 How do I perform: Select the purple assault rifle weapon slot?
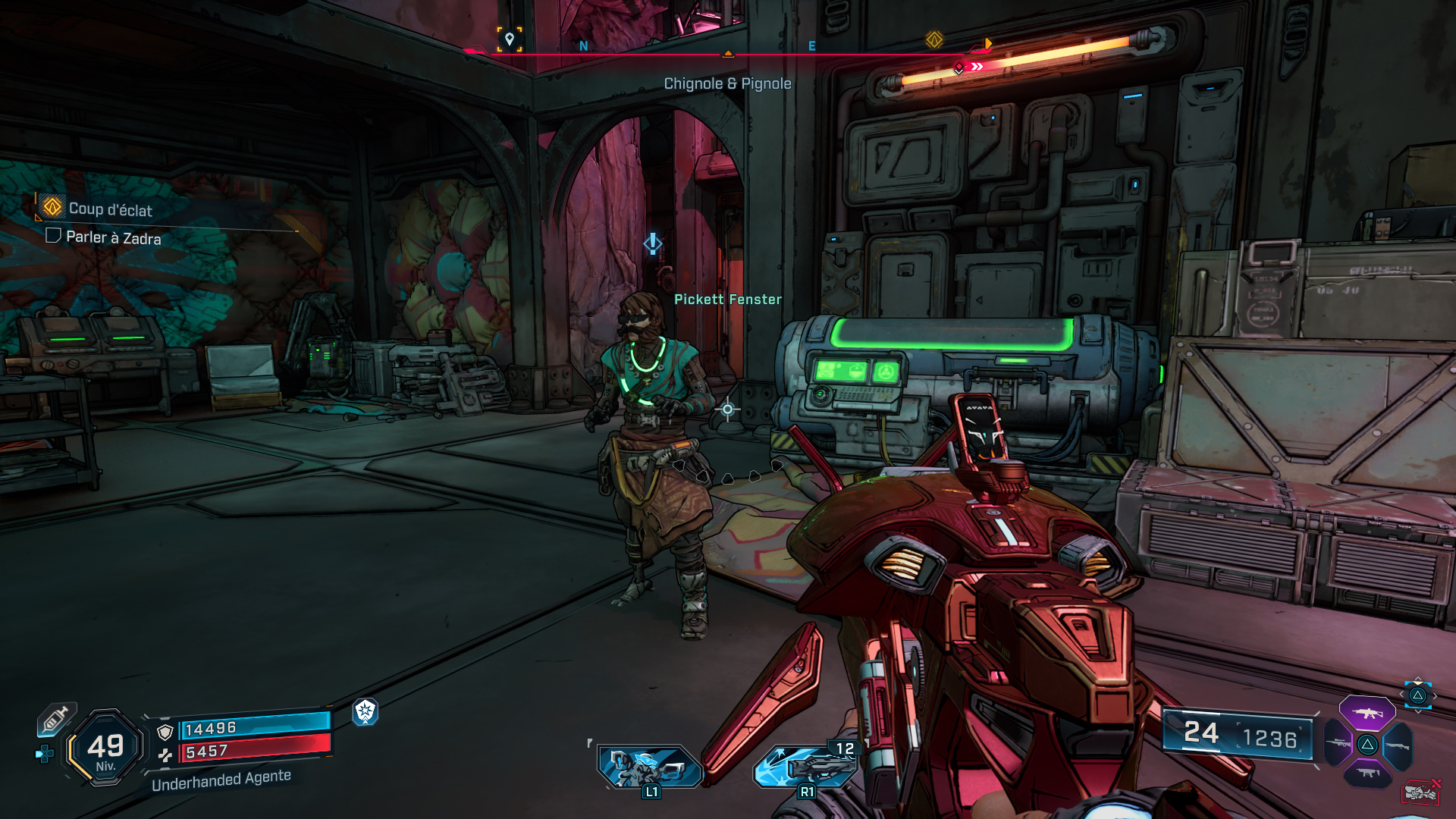[1367, 713]
